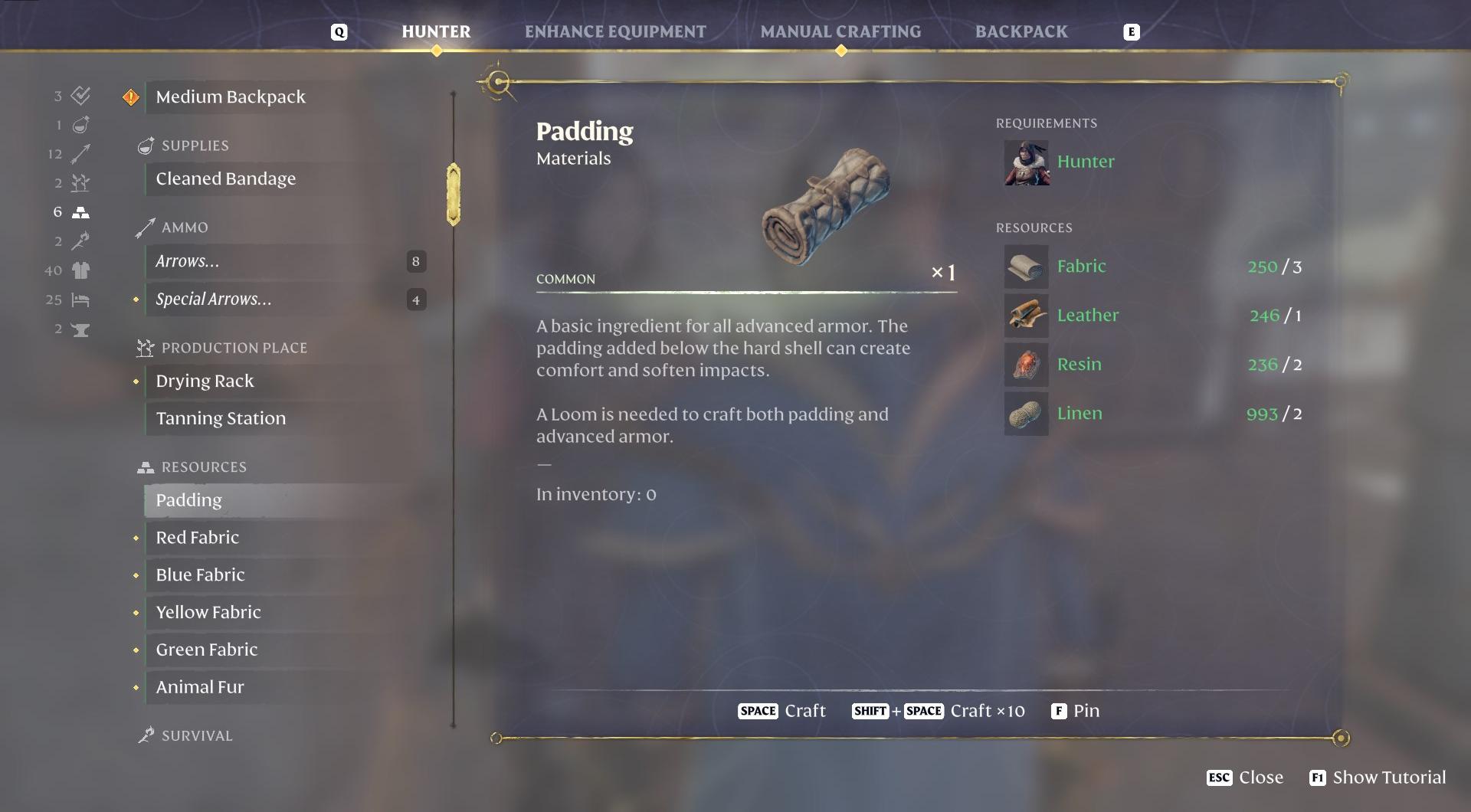The height and width of the screenshot is (812, 1471).
Task: Click the Hunter portrait under Requirements
Action: click(1027, 162)
